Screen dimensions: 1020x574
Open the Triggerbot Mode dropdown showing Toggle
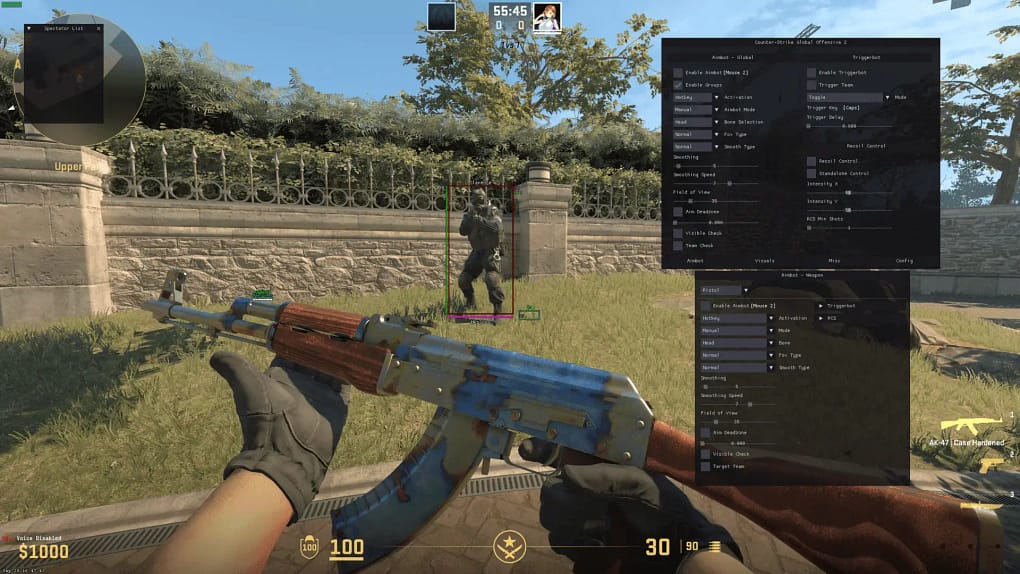(846, 97)
